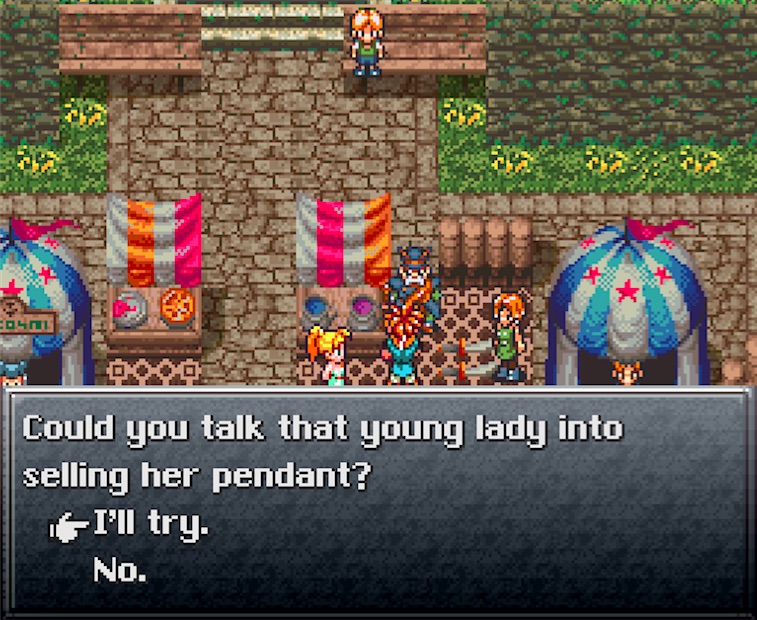Choose the "I'll try." reply

(151, 523)
